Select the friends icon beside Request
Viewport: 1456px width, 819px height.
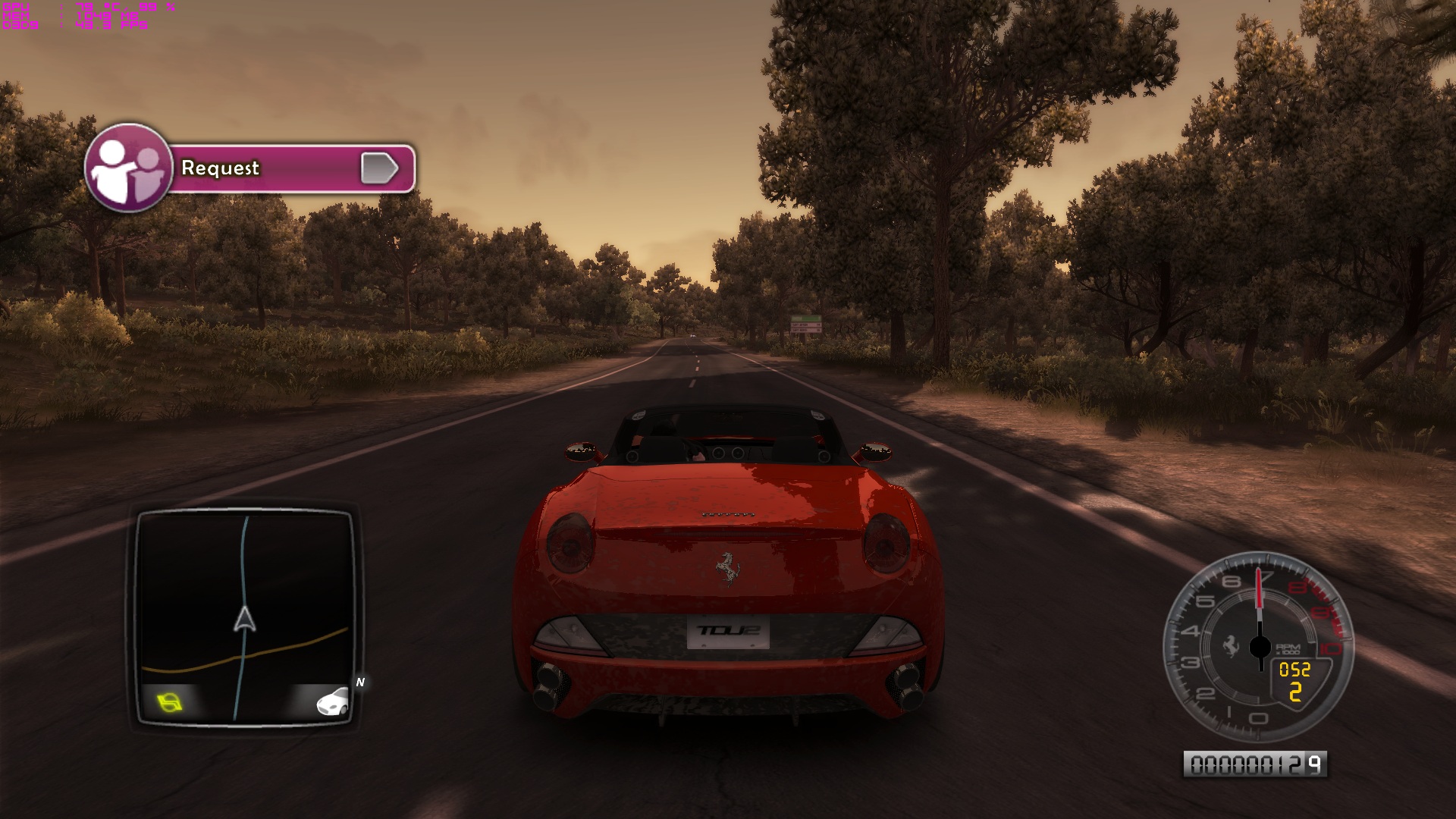127,168
